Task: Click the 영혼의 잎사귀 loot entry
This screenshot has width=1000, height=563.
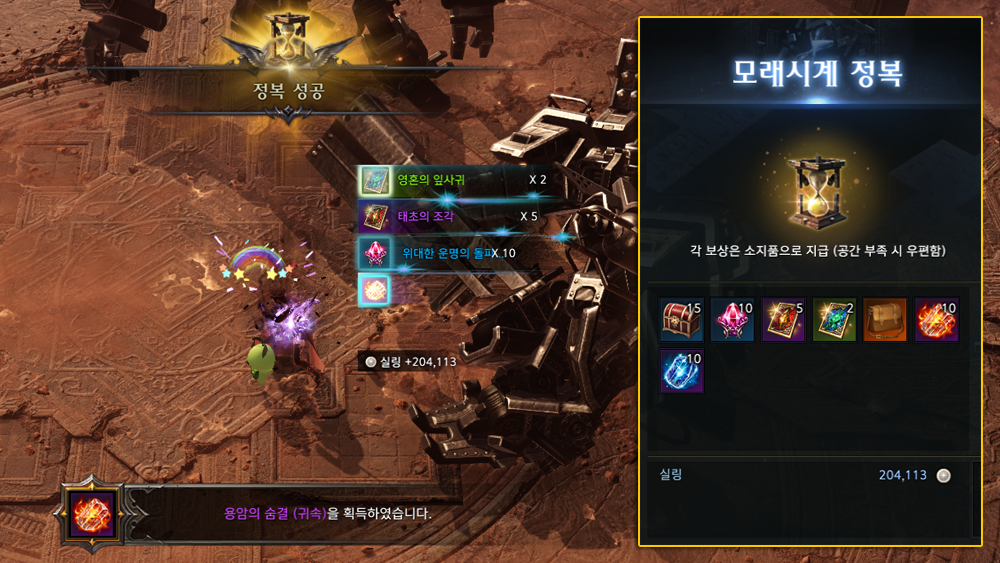Action: 452,181
